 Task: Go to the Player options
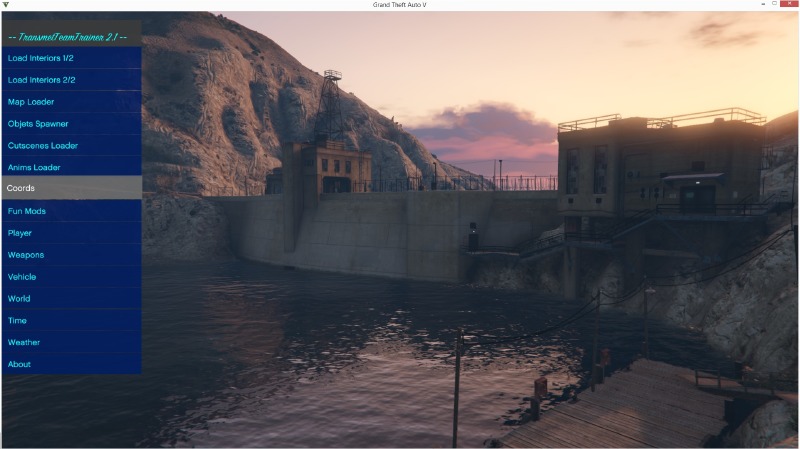coord(70,233)
